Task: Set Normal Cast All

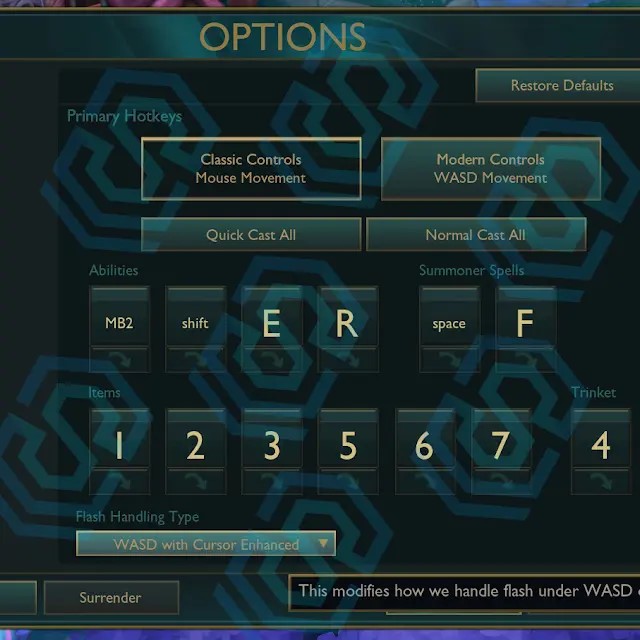Action: coord(475,235)
